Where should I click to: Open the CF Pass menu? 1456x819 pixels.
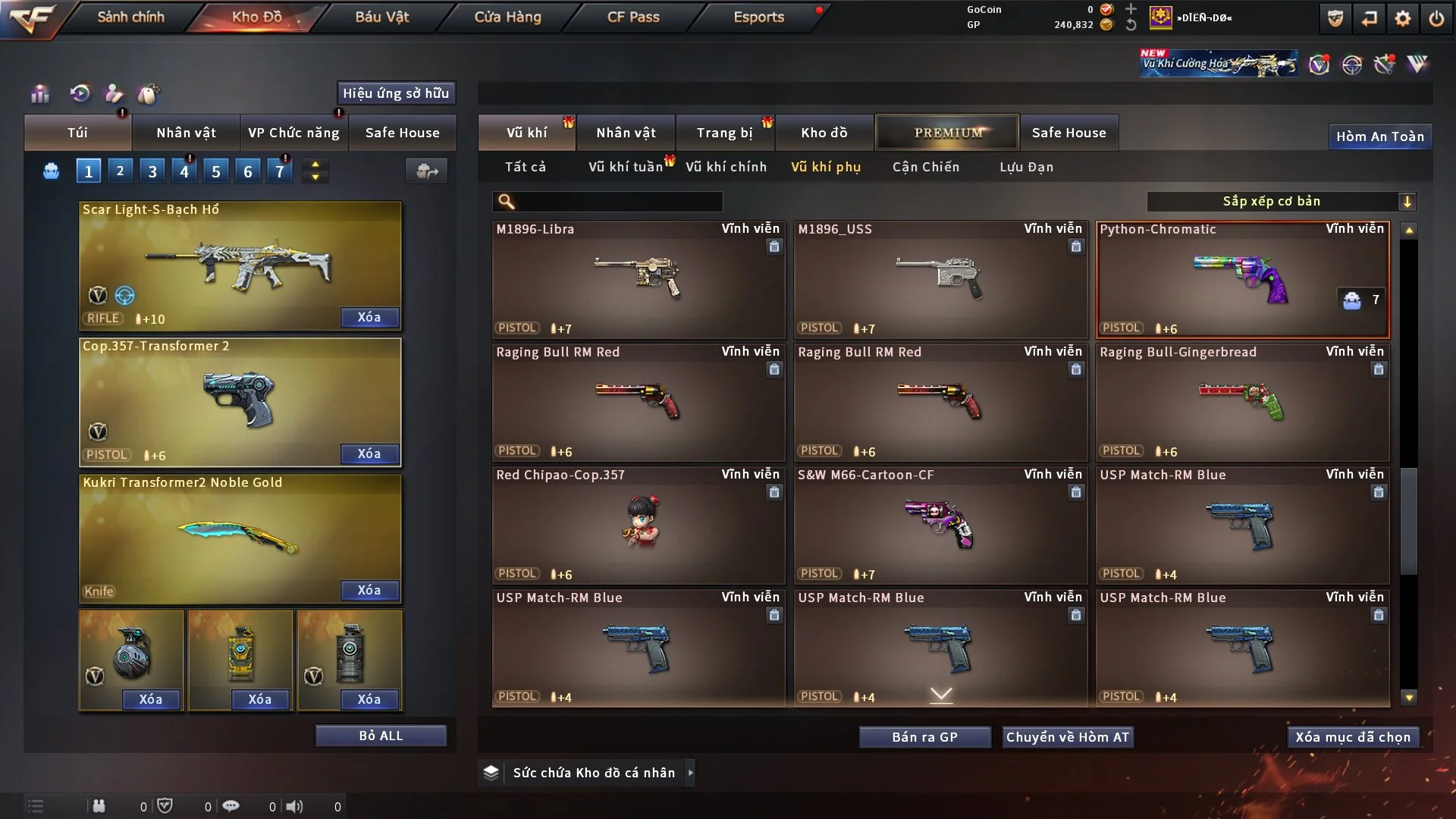pyautogui.click(x=633, y=17)
